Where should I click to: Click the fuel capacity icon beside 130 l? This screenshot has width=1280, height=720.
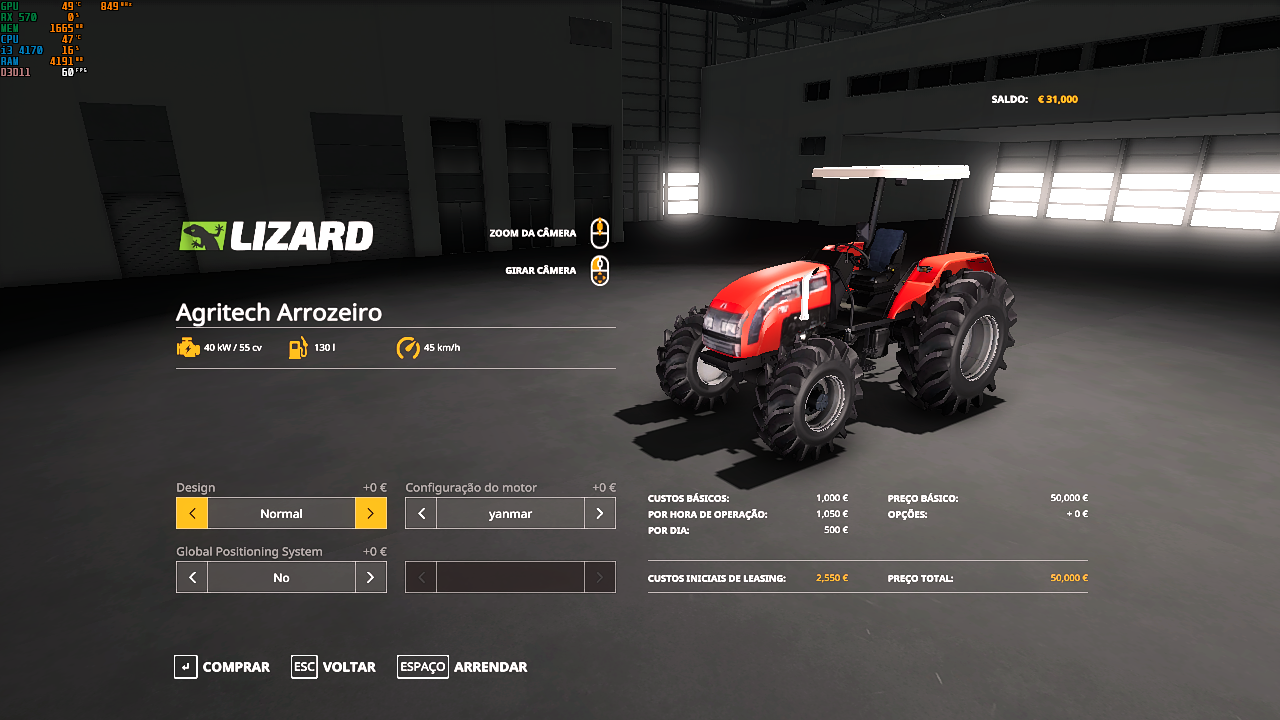tap(295, 348)
